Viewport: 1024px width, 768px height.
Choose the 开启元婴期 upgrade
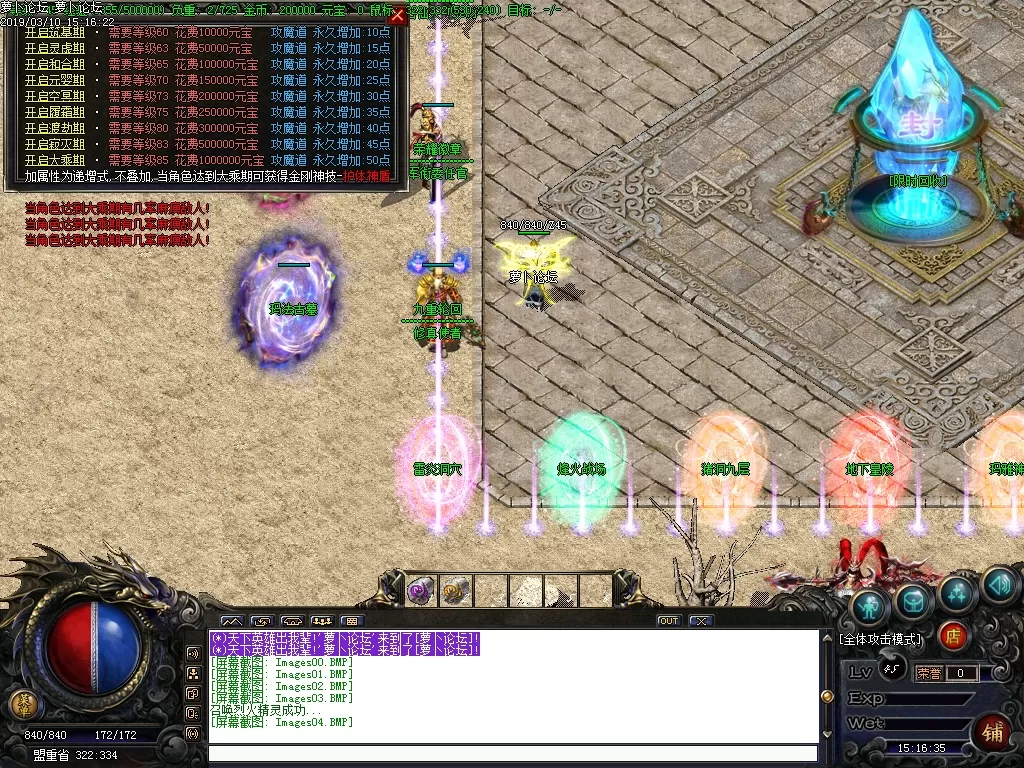pos(57,80)
